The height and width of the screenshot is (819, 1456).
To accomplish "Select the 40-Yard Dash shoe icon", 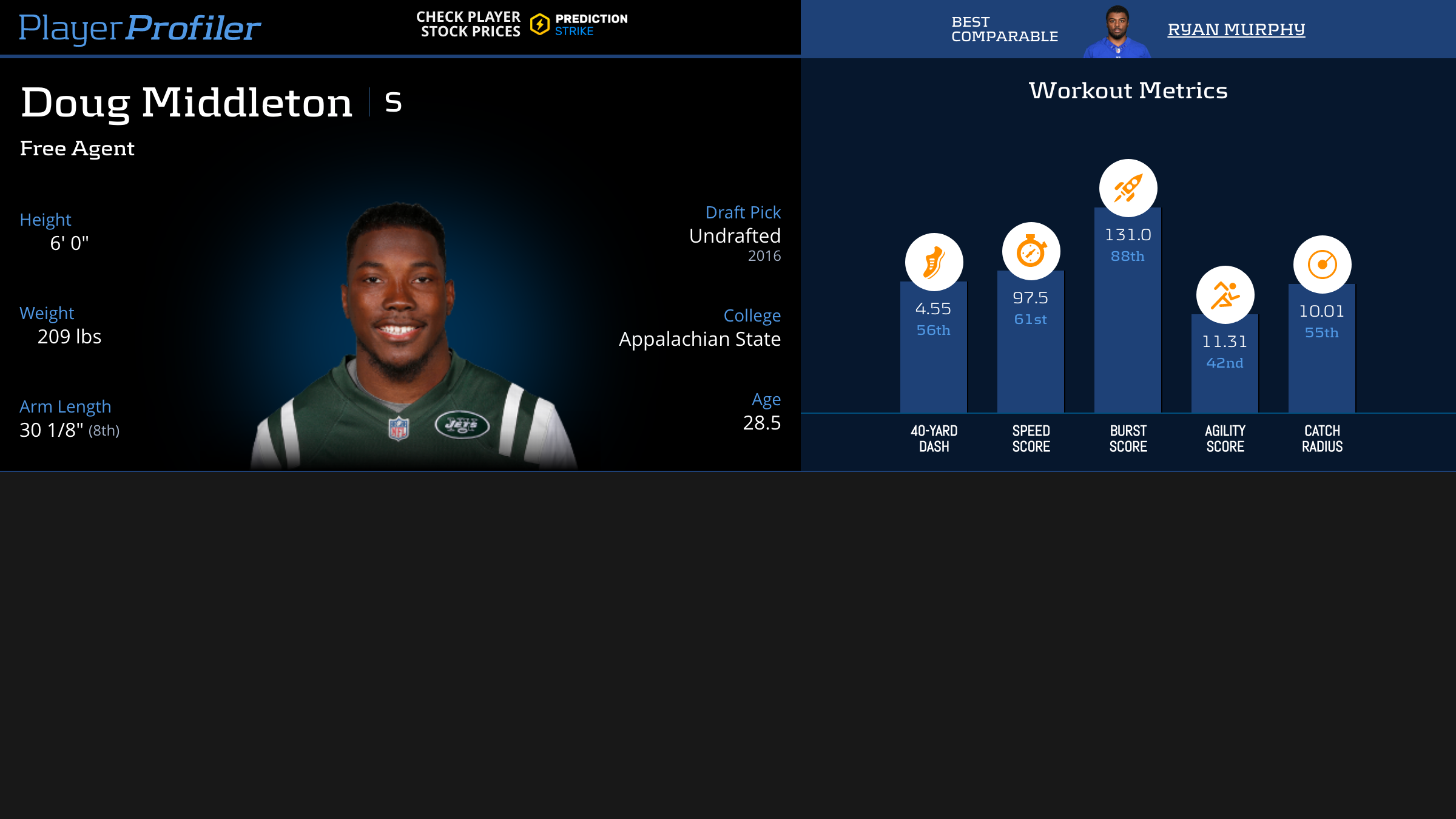I will pos(934,262).
